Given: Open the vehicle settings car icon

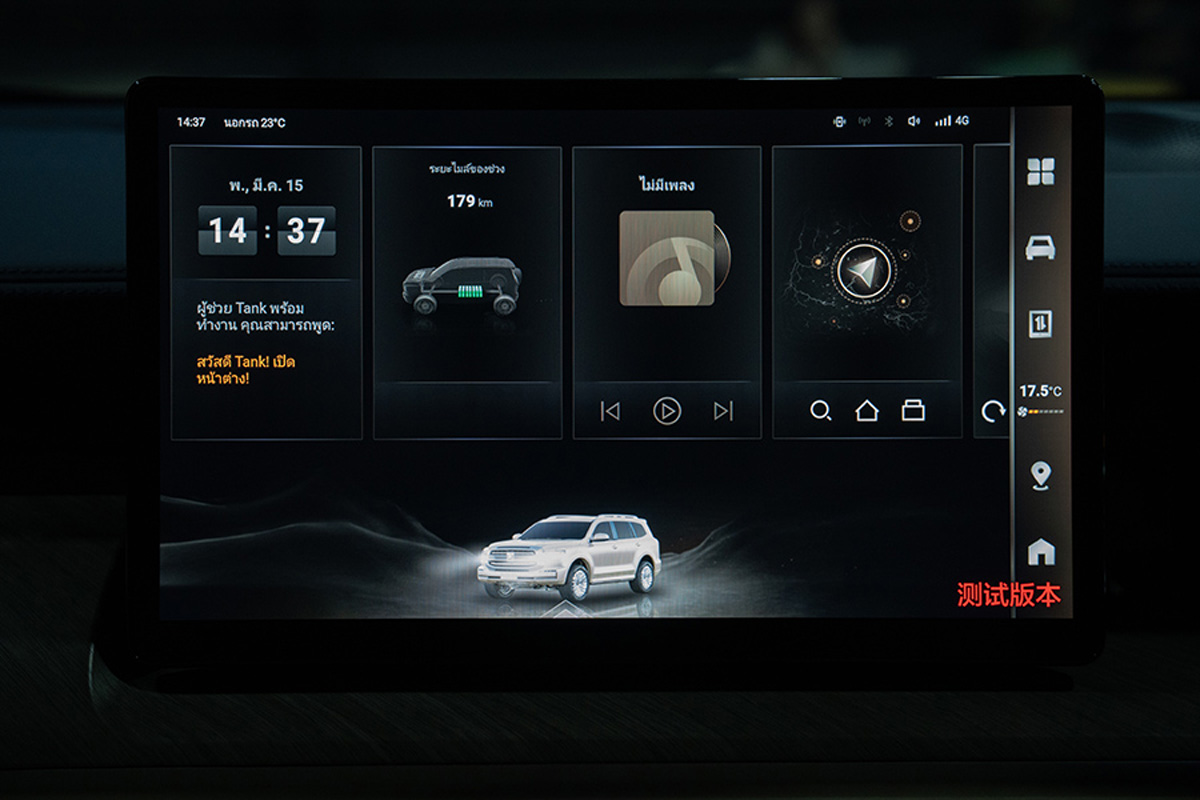Looking at the screenshot, I should tap(1040, 247).
